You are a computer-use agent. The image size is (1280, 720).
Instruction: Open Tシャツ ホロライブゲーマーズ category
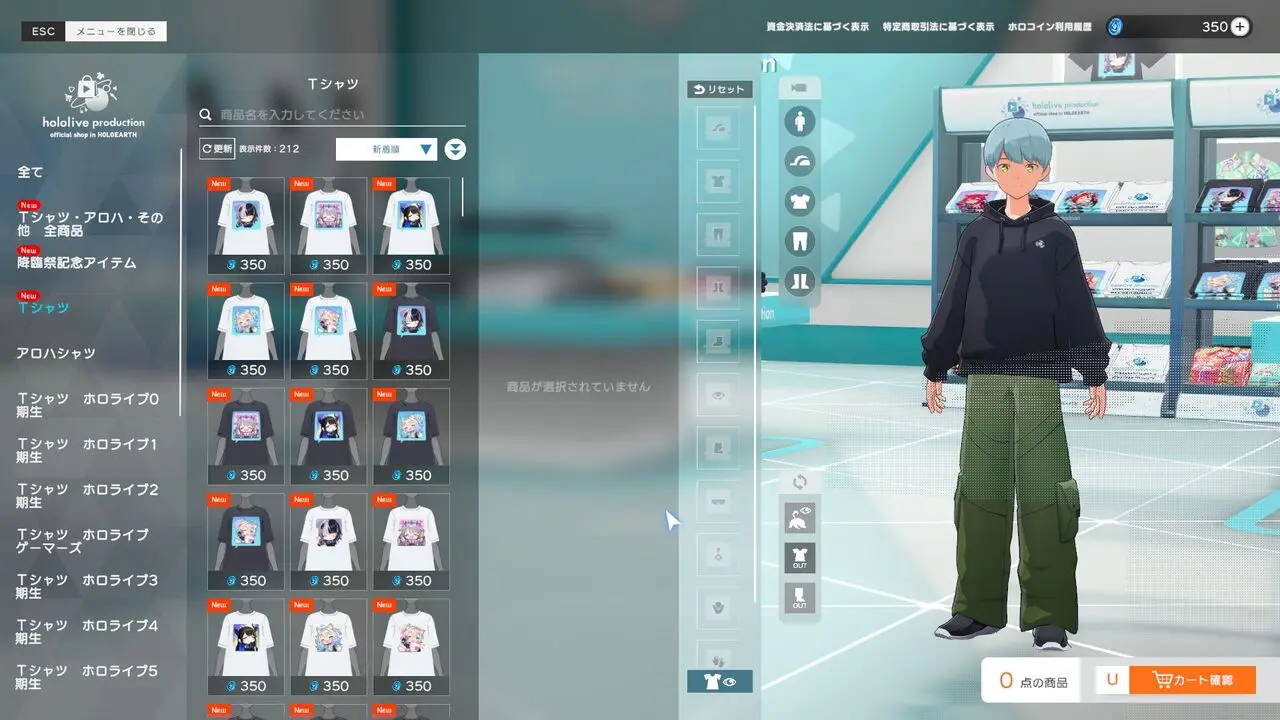coord(82,541)
